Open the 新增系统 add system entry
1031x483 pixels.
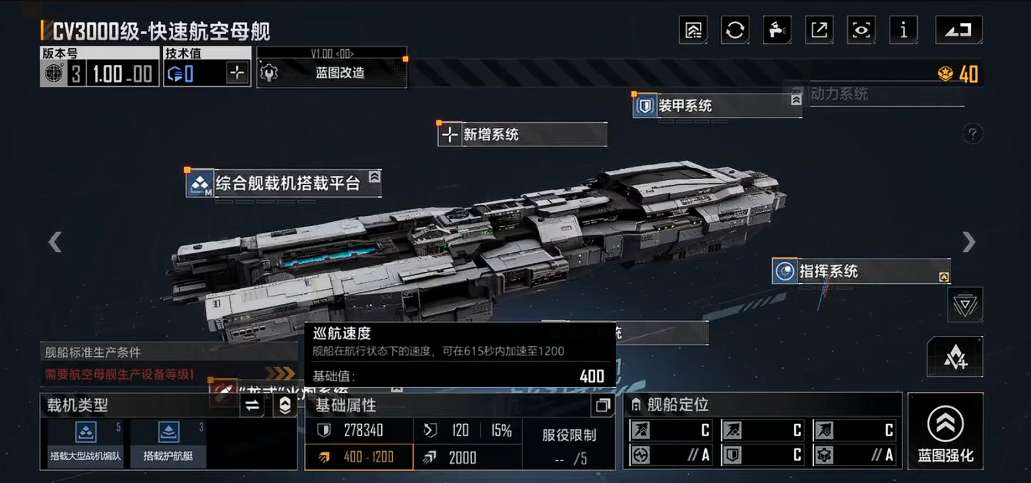(x=521, y=134)
